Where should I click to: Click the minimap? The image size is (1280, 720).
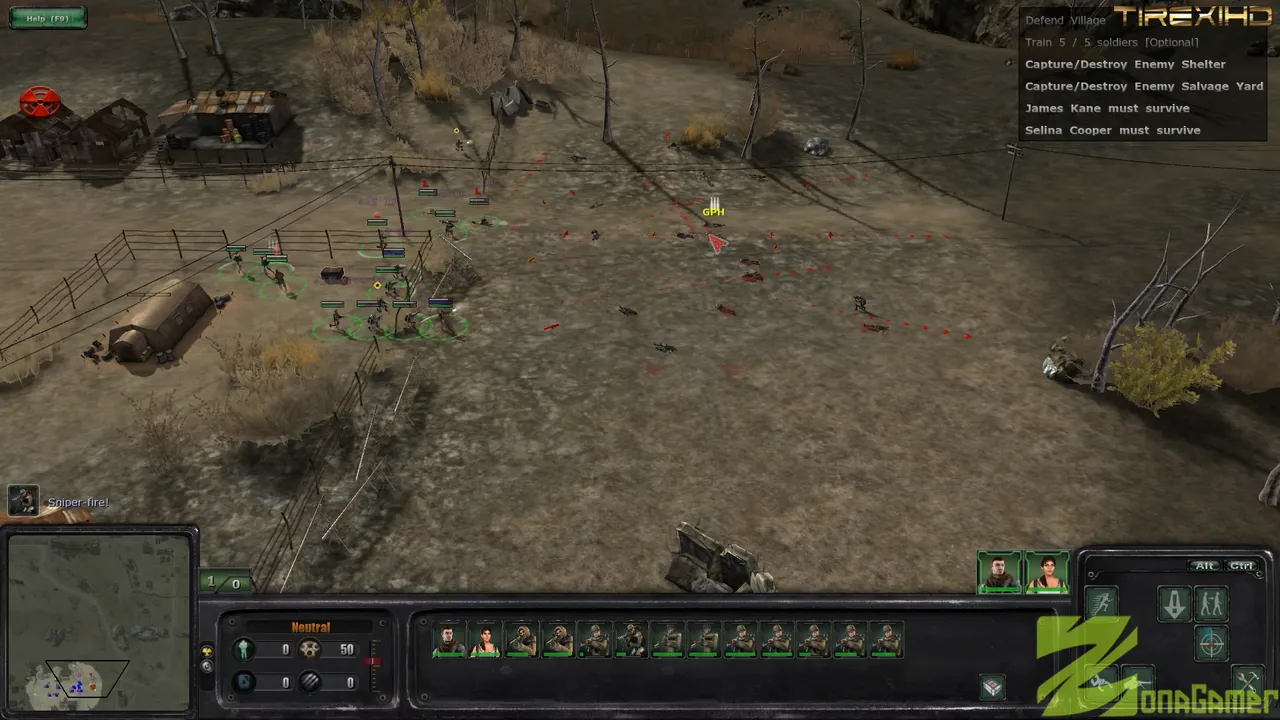pos(98,620)
